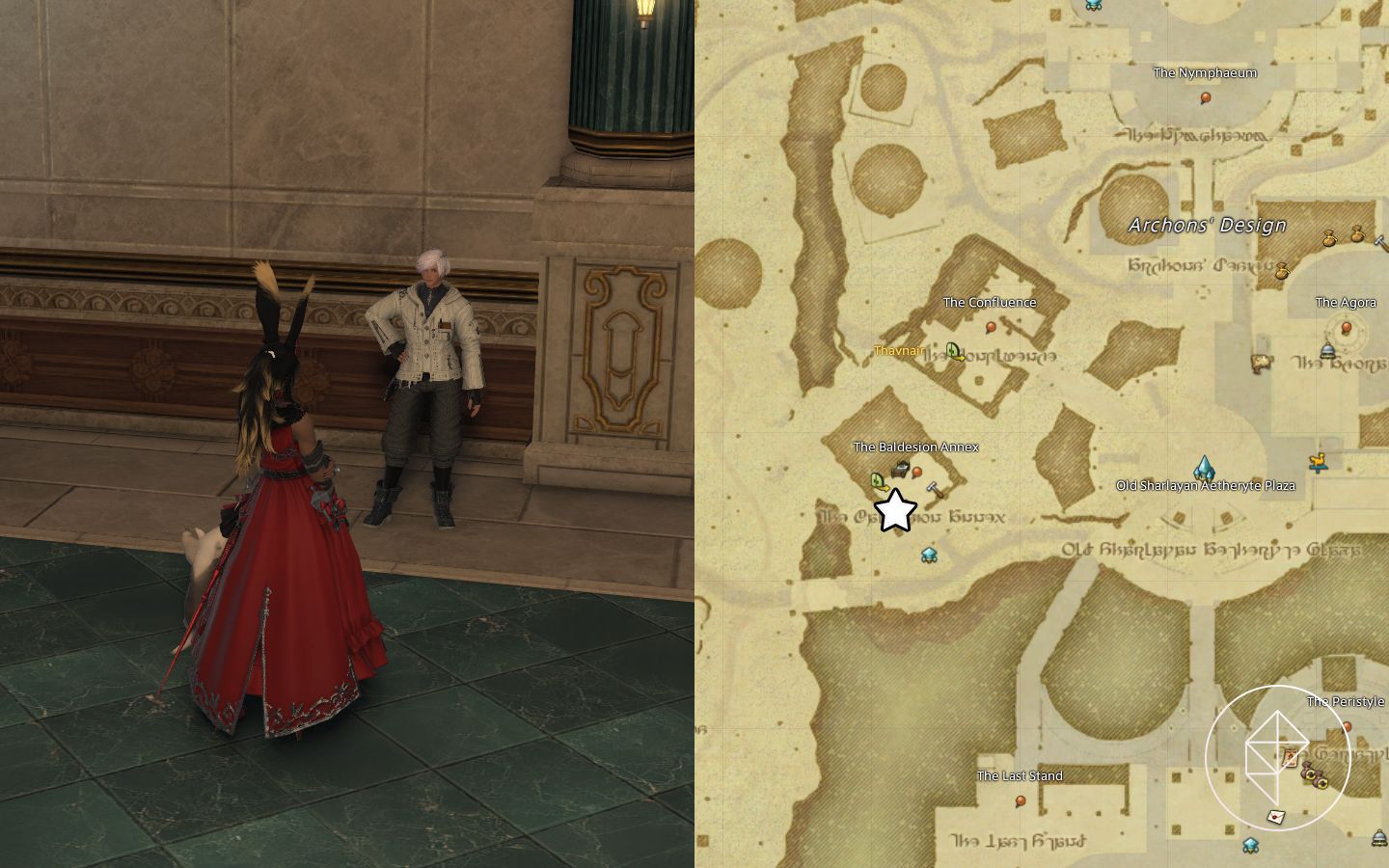Image resolution: width=1389 pixels, height=868 pixels.
Task: Select the envelope delivery moogle icon near The Peristyle
Action: tap(1275, 816)
